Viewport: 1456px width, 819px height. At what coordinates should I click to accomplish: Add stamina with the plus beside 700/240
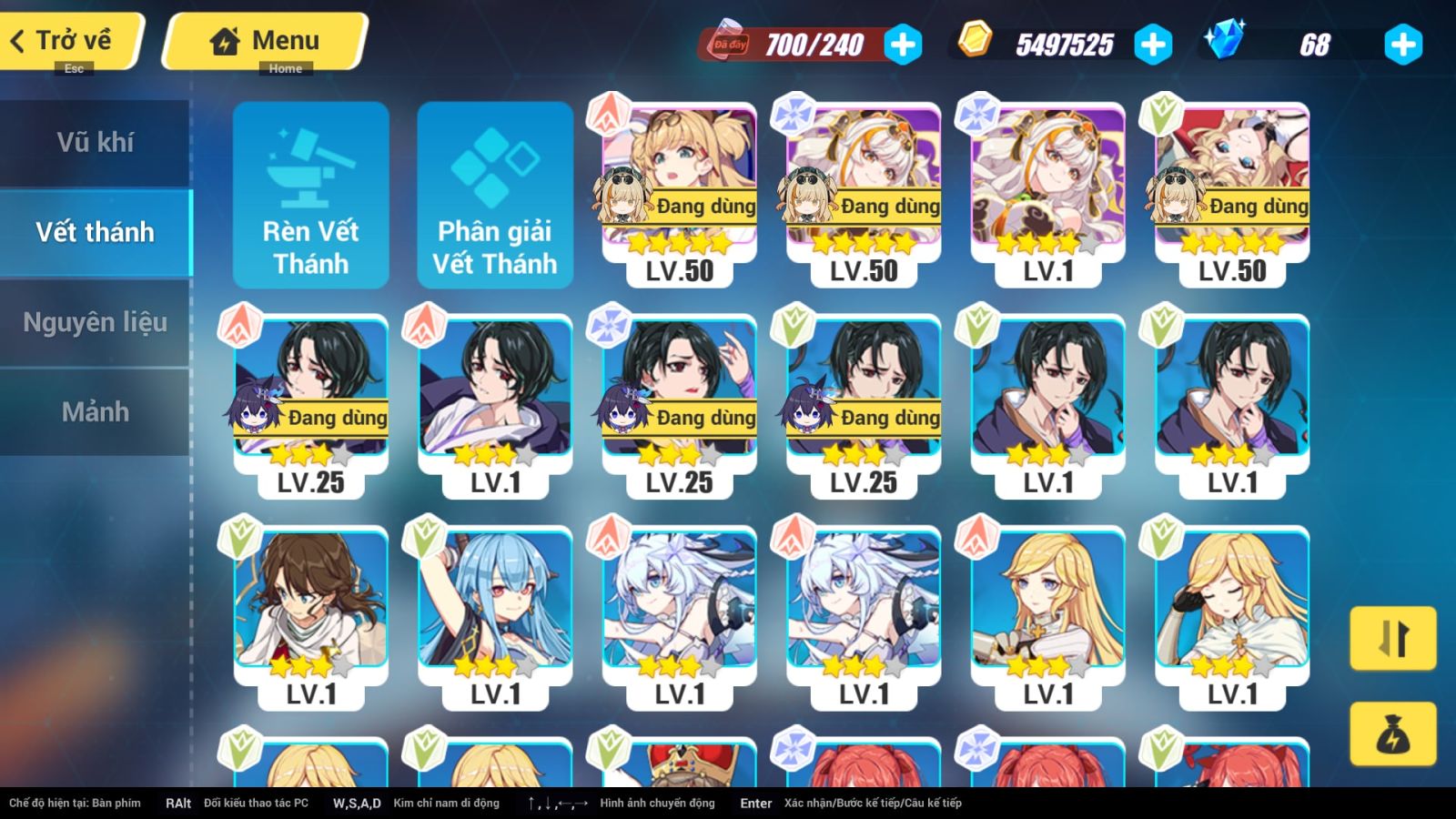(x=903, y=45)
